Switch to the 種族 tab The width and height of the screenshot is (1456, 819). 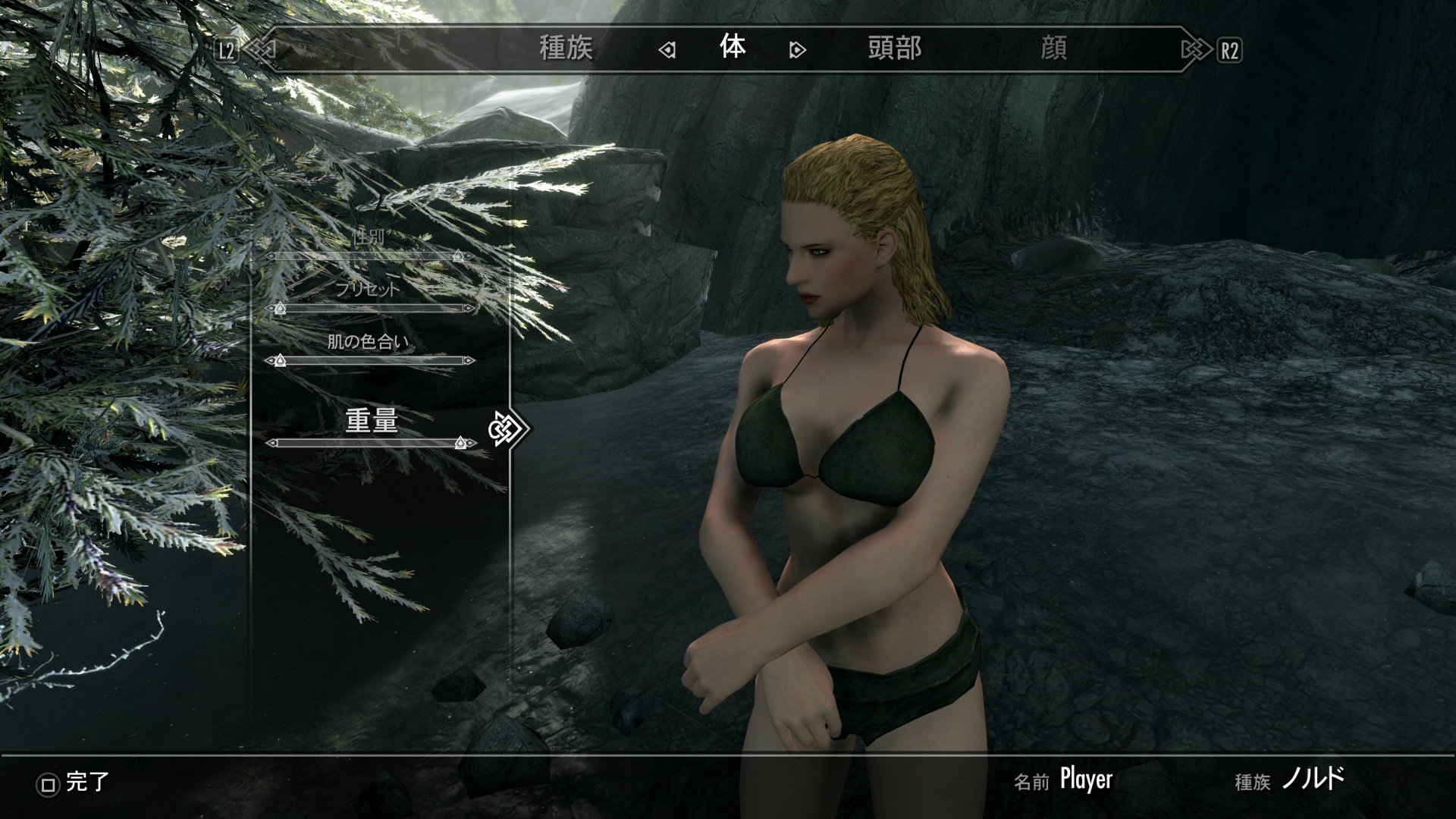pos(566,49)
